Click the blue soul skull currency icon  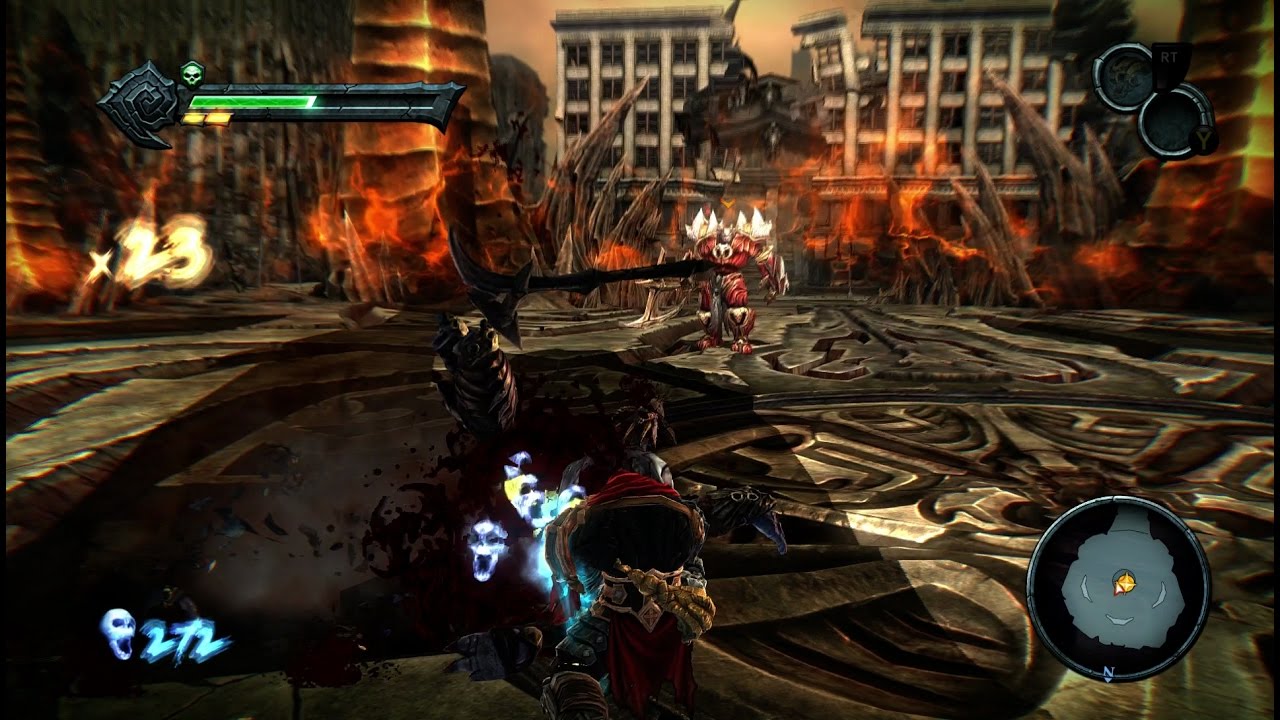[x=117, y=634]
